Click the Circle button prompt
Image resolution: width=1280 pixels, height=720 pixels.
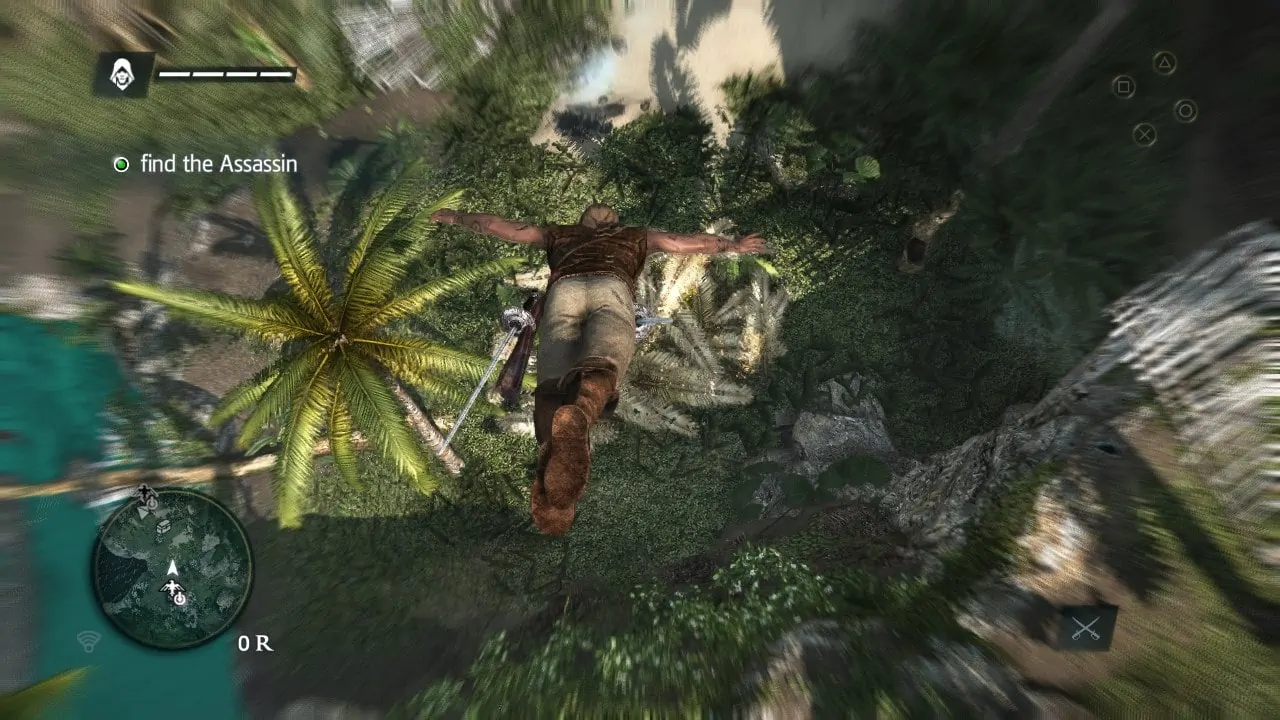point(1186,110)
